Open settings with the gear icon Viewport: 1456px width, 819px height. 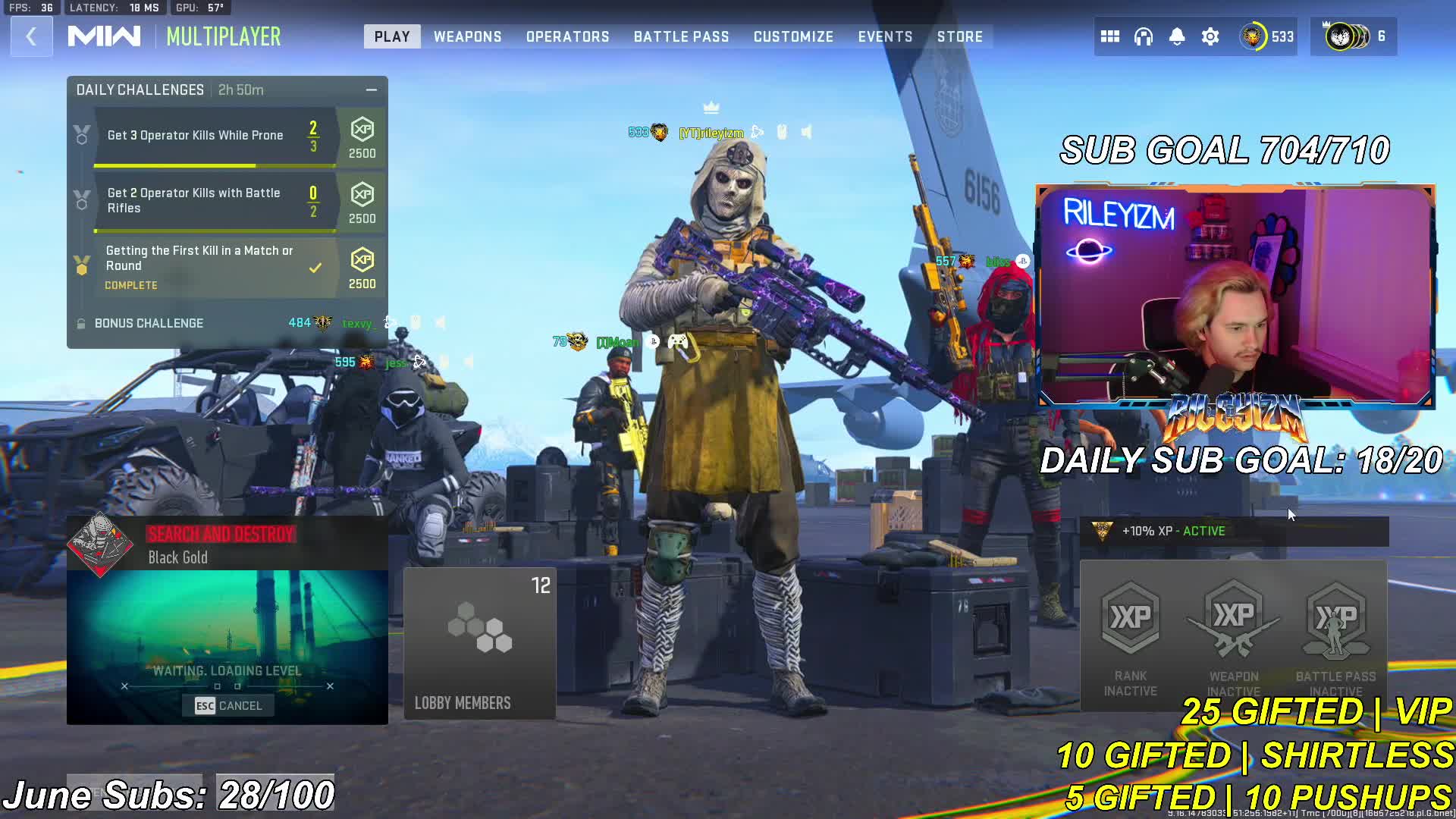[1210, 36]
